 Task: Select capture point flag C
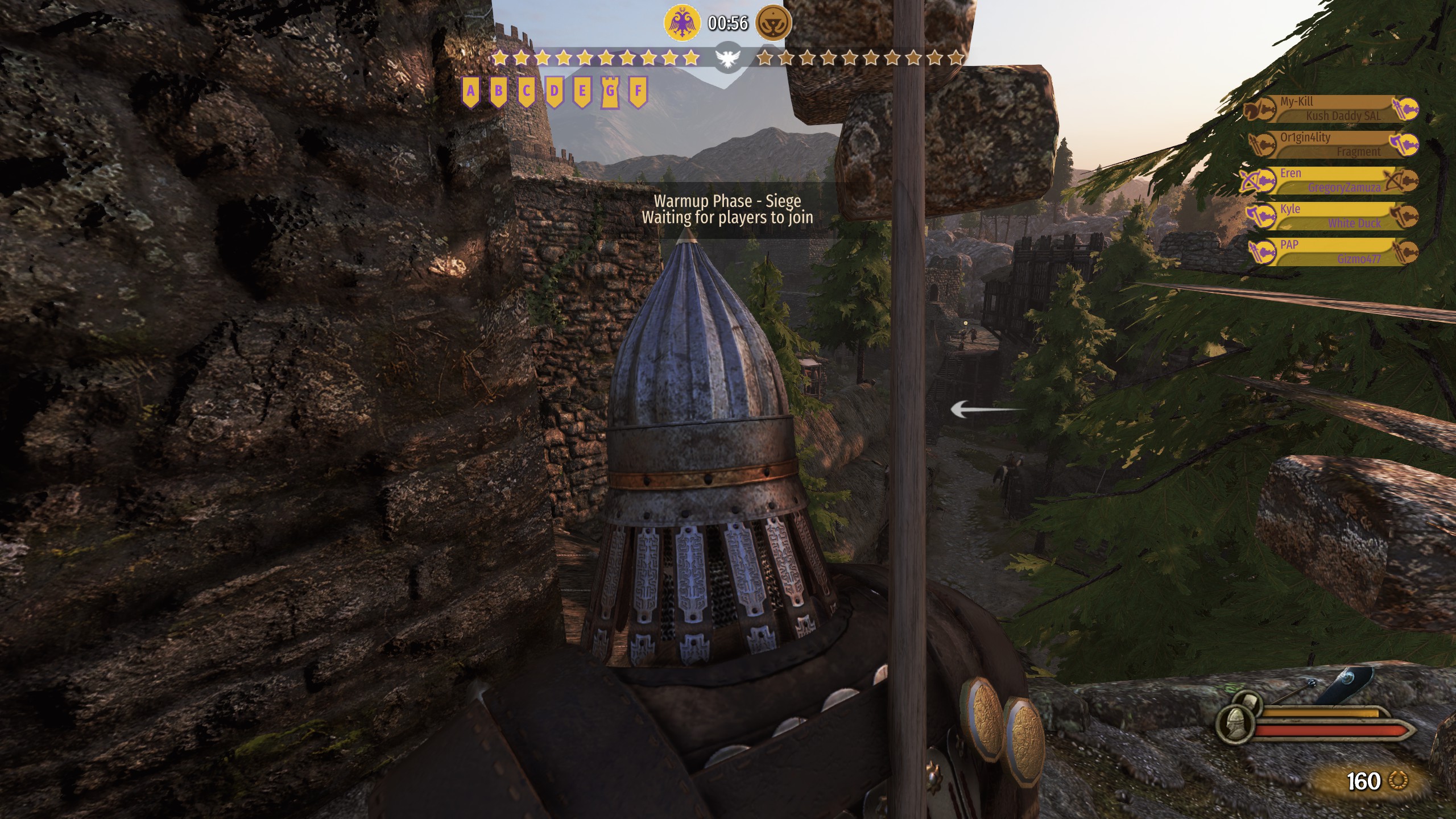[526, 92]
